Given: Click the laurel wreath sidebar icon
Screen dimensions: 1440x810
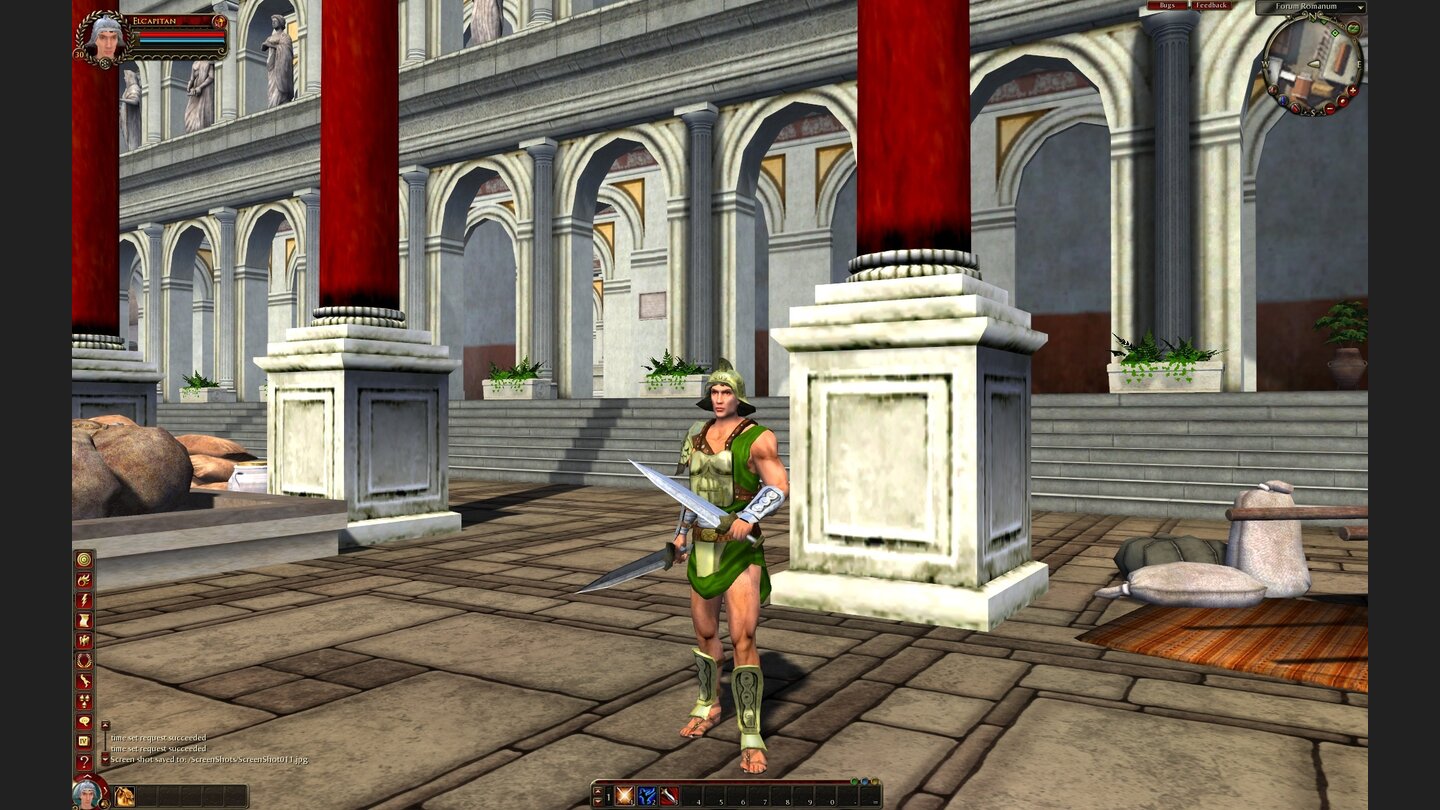Looking at the screenshot, I should pyautogui.click(x=83, y=661).
